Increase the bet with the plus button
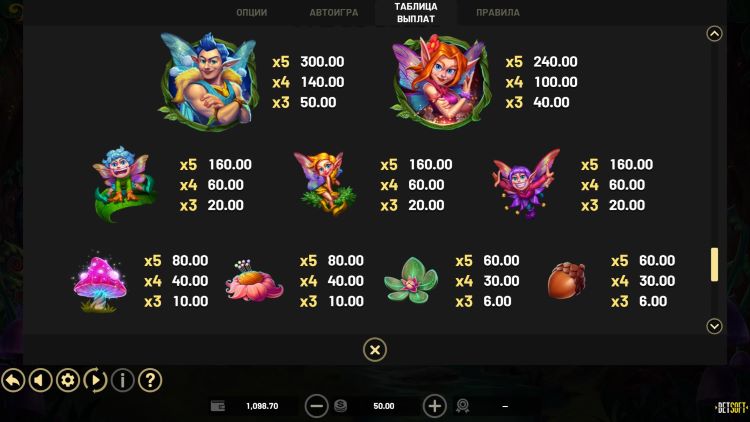Image resolution: width=750 pixels, height=422 pixels. point(434,406)
